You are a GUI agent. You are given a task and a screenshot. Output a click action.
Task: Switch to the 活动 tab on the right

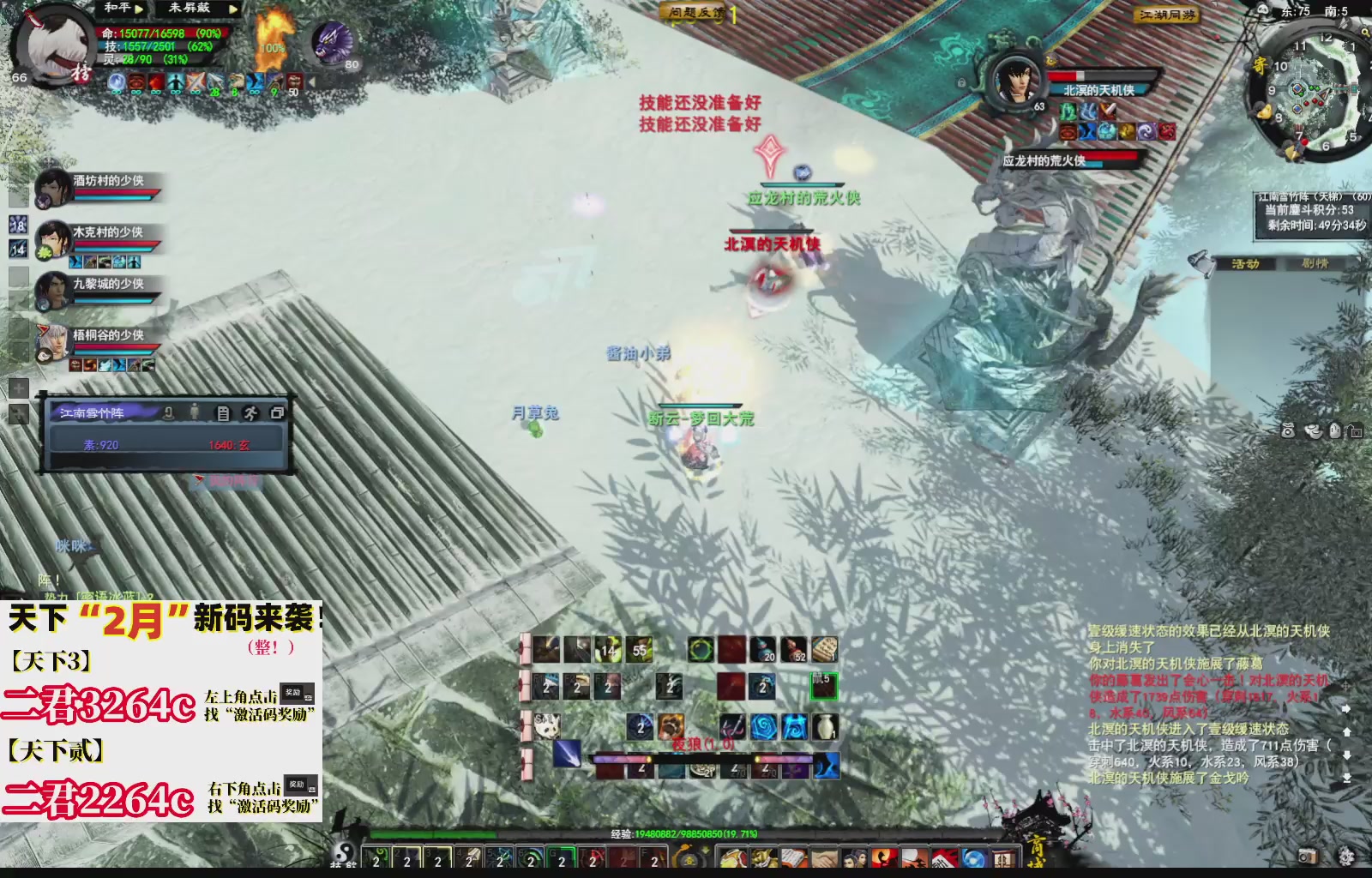coord(1245,265)
